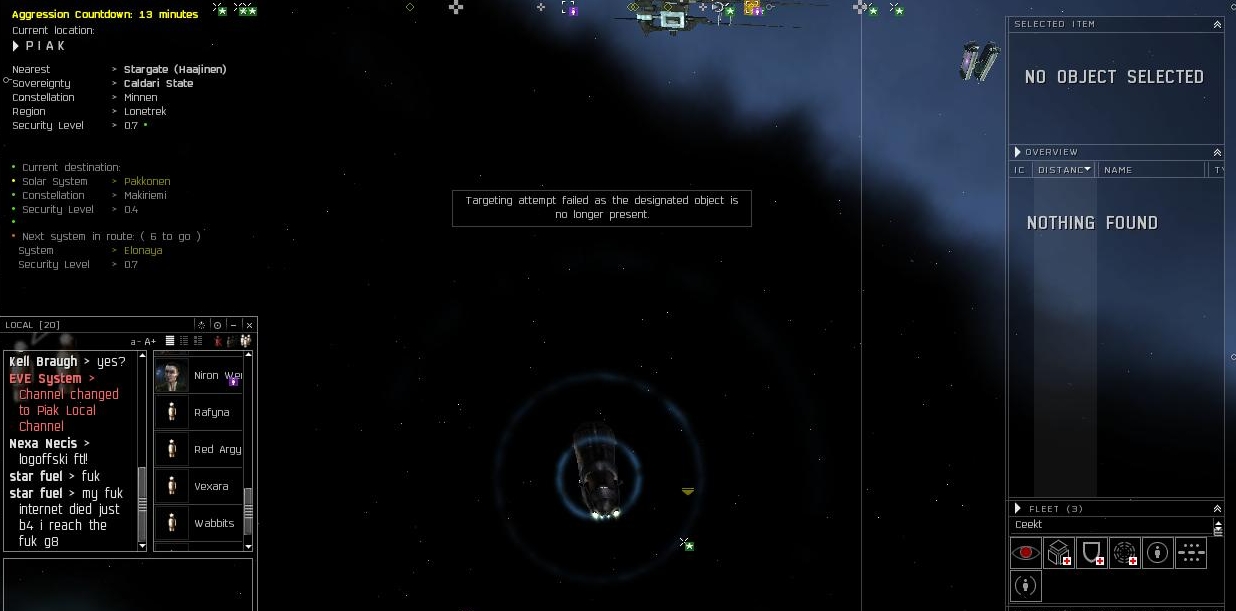This screenshot has height=611, width=1236.
Task: Select Rafyna in the local member list
Action: coord(211,412)
